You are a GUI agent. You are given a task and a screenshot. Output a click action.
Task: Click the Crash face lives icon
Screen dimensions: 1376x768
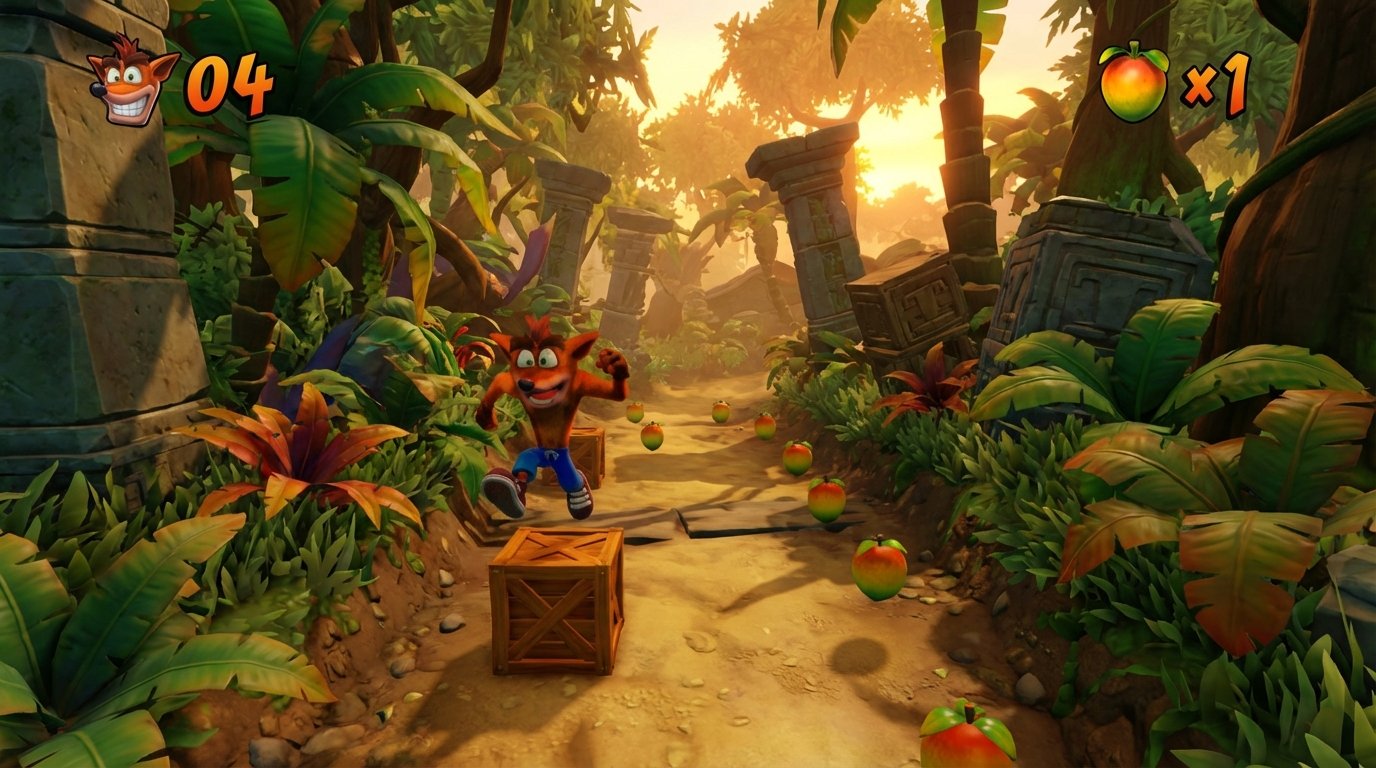coord(132,82)
